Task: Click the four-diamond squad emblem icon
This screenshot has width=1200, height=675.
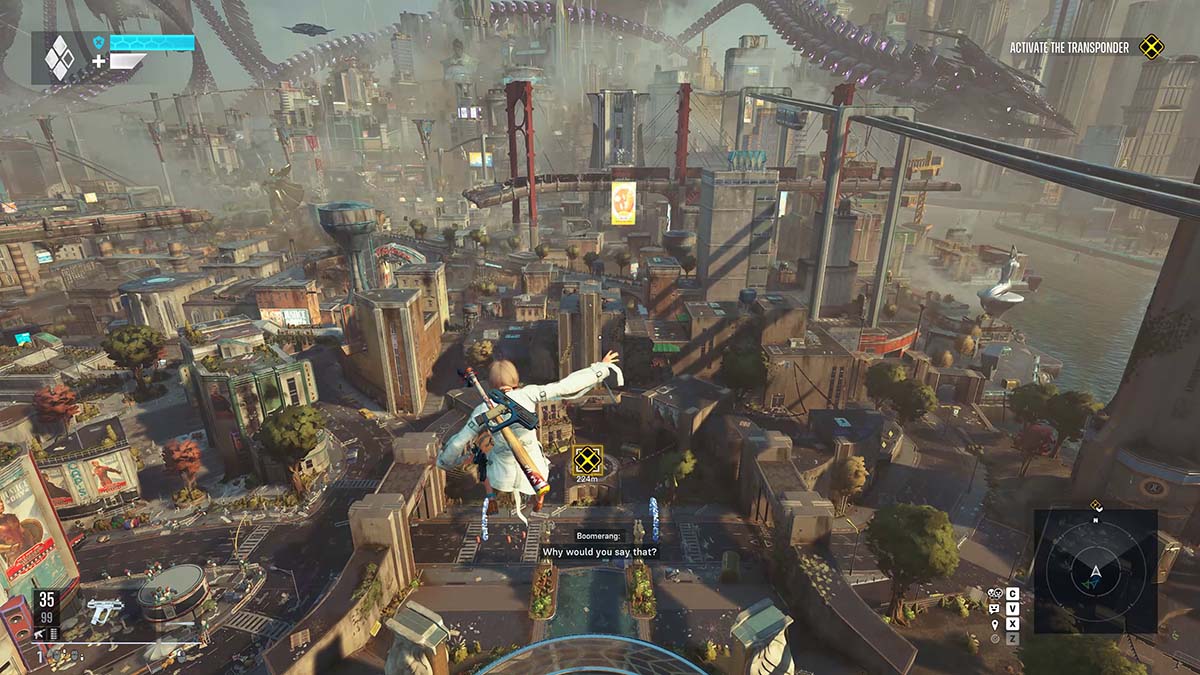Action: click(59, 57)
